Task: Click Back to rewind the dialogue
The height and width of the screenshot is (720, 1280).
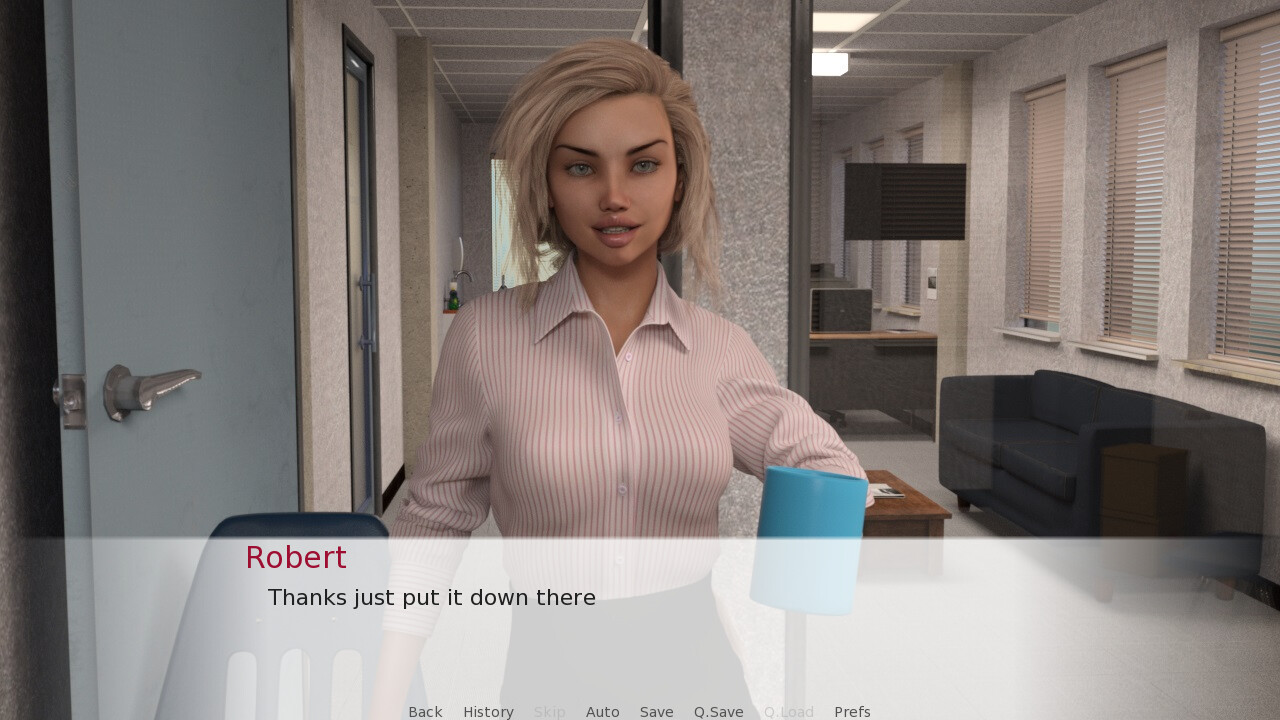Action: tap(425, 711)
